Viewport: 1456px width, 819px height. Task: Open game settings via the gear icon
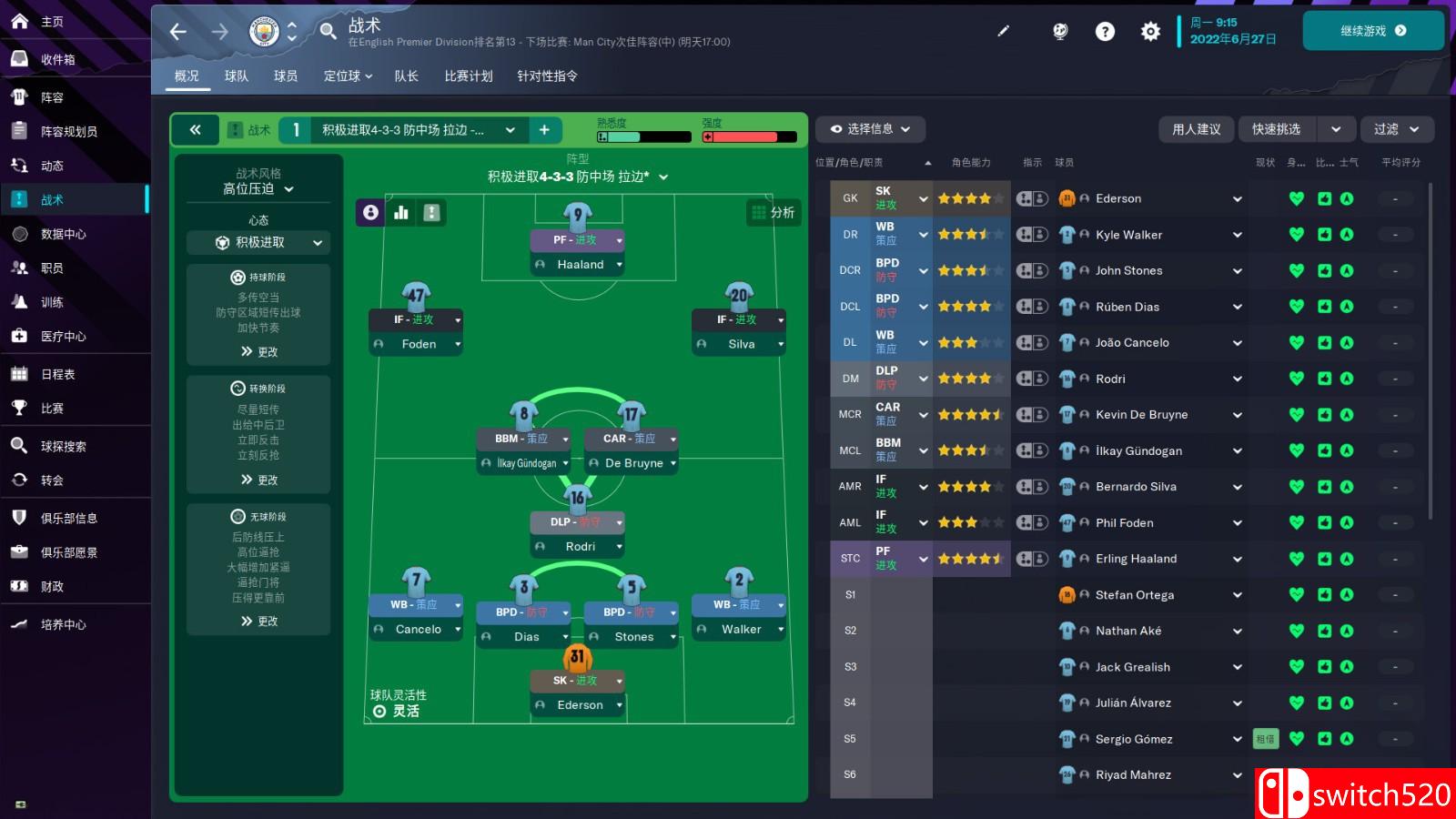click(x=1150, y=30)
